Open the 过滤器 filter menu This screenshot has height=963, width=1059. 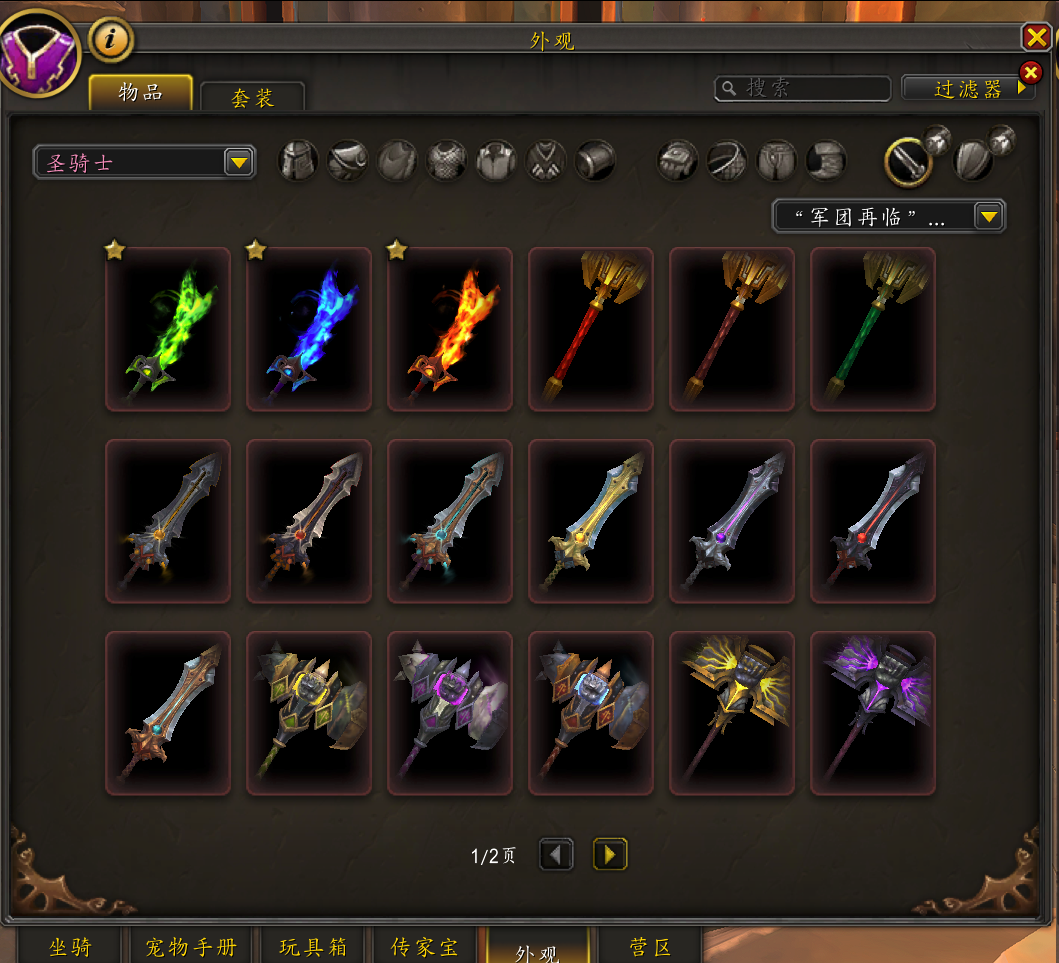[x=967, y=88]
